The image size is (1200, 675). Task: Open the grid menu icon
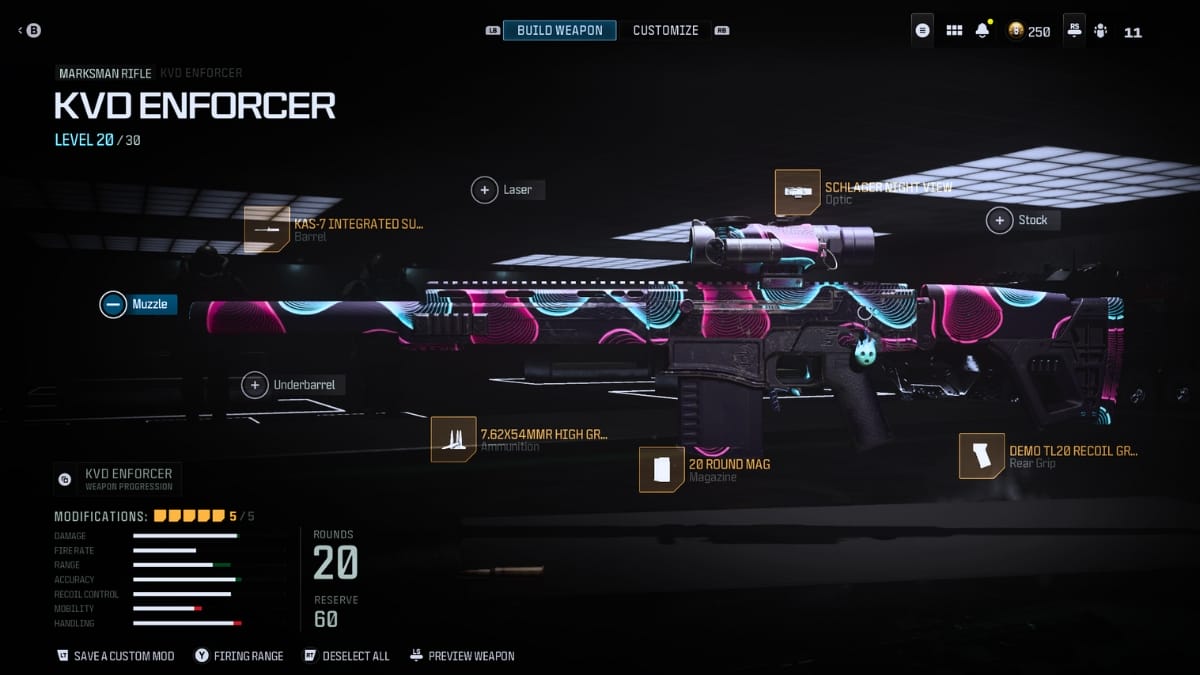[x=954, y=31]
